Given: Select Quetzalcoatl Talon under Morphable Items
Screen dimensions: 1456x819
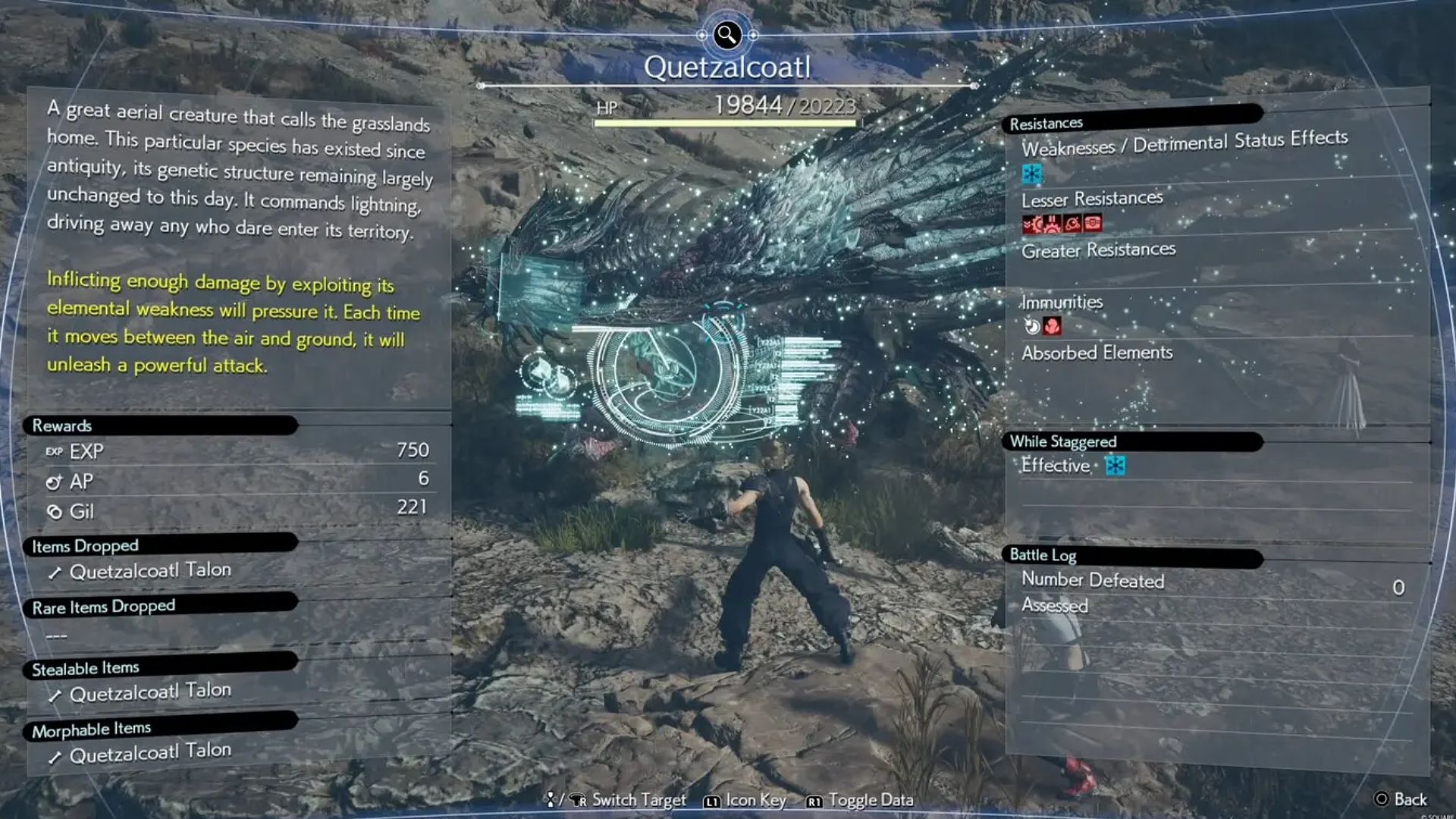Looking at the screenshot, I should (x=150, y=753).
